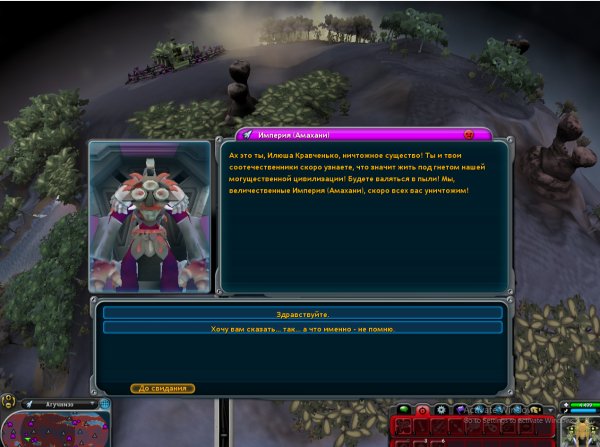This screenshot has height=447, width=600.
Task: Select the "Хочу вам сказать..." dialogue reply
Action: point(302,328)
